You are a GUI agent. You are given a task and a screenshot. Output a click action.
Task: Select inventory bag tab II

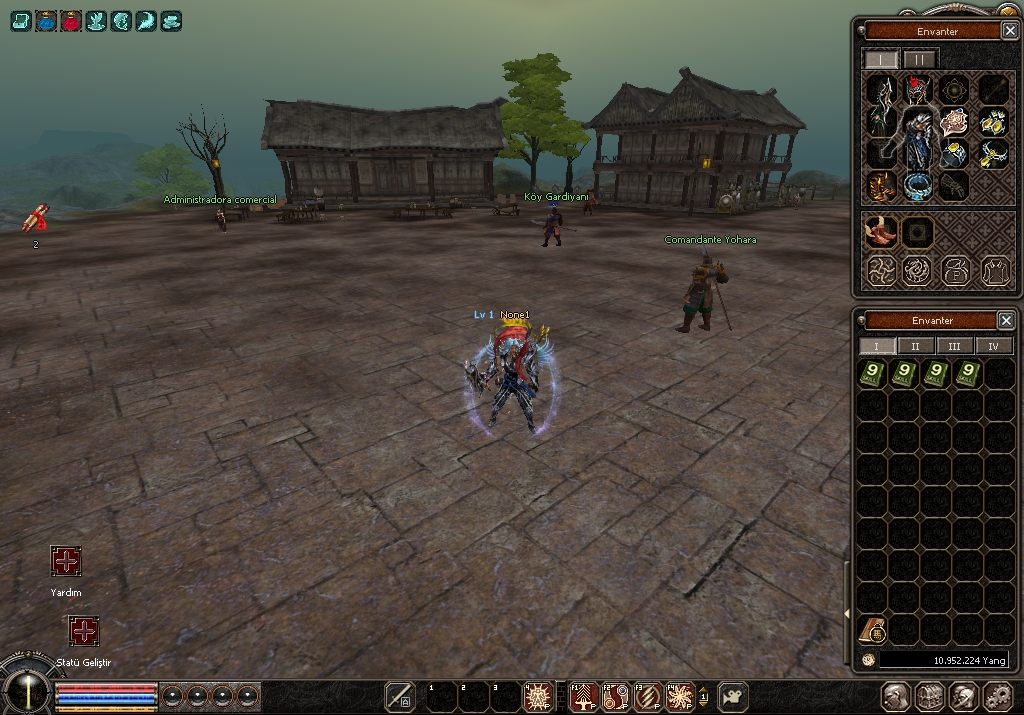(x=916, y=346)
